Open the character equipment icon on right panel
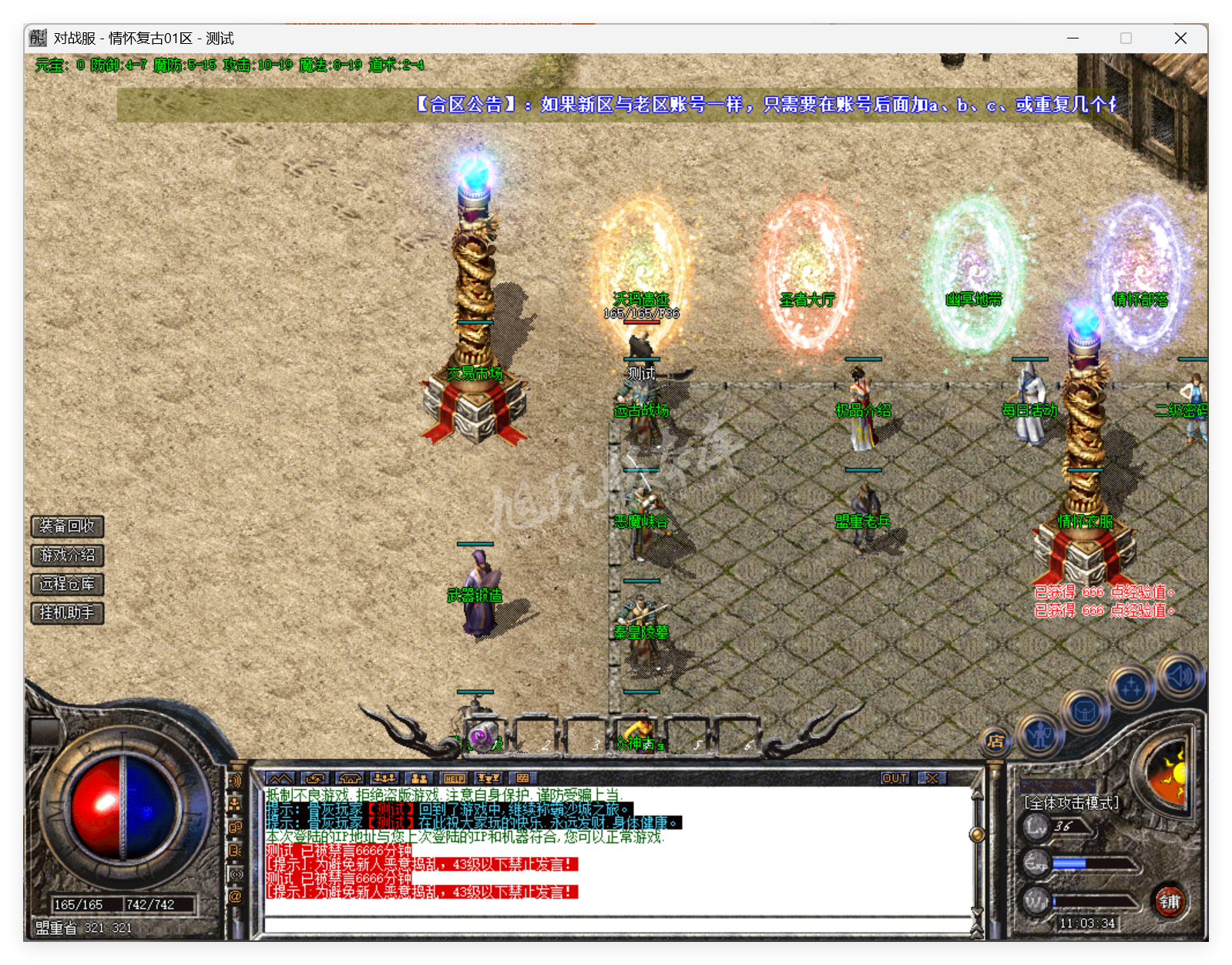1232x965 pixels. pos(1040,736)
